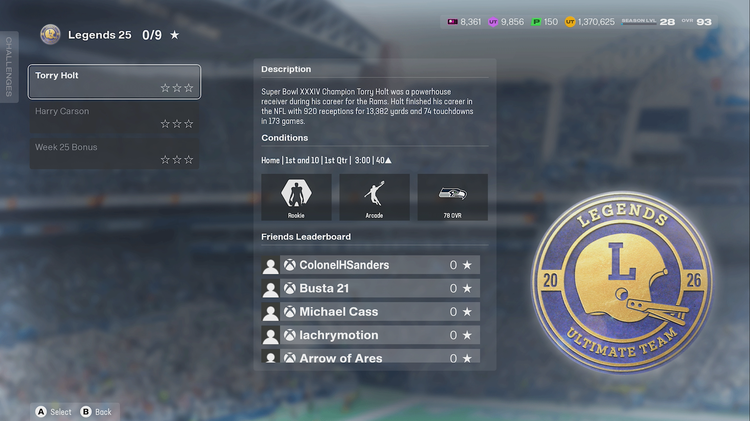Select the Torry Holt challenge

pyautogui.click(x=114, y=82)
